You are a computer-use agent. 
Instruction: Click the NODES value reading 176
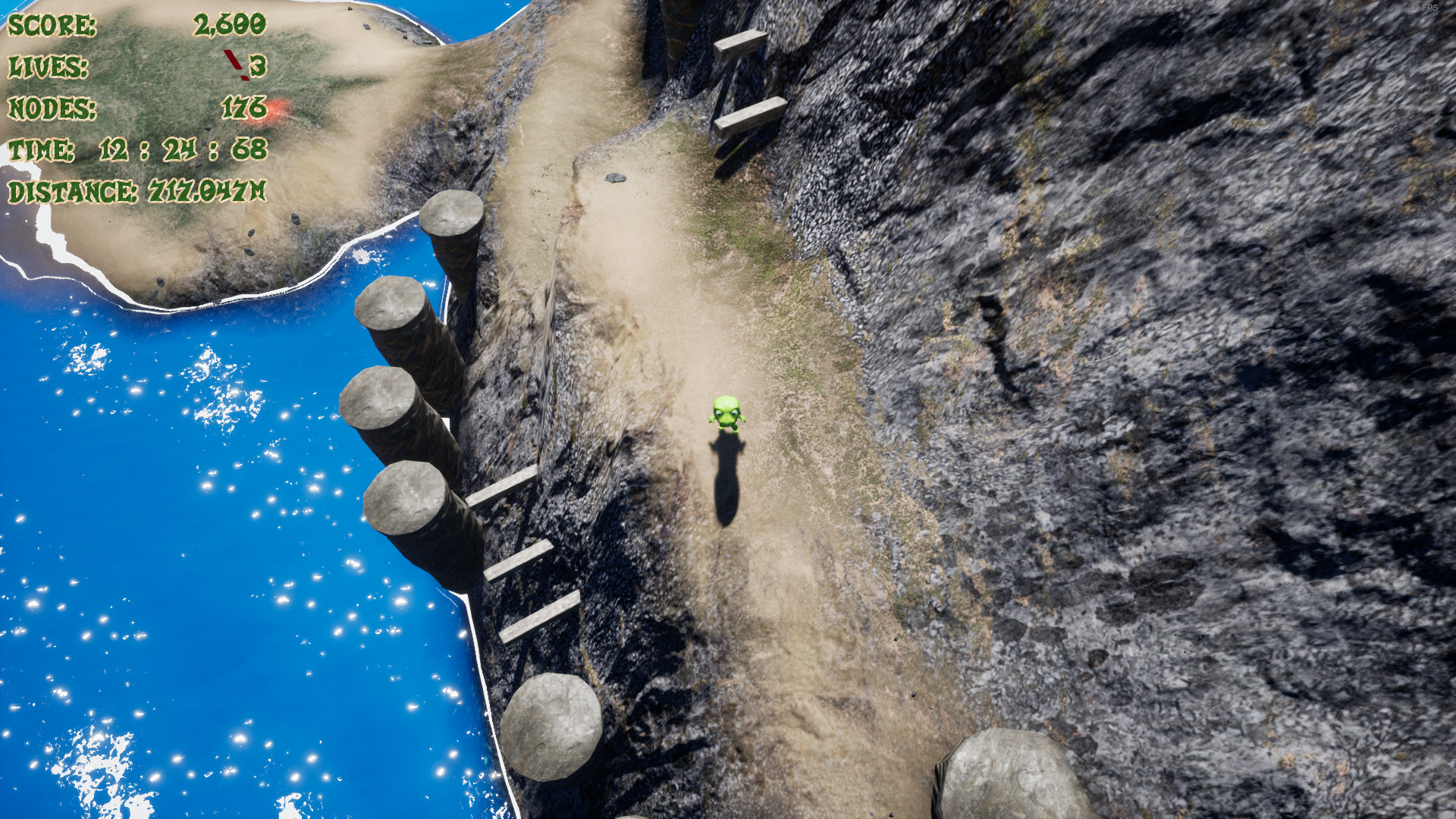pyautogui.click(x=241, y=108)
